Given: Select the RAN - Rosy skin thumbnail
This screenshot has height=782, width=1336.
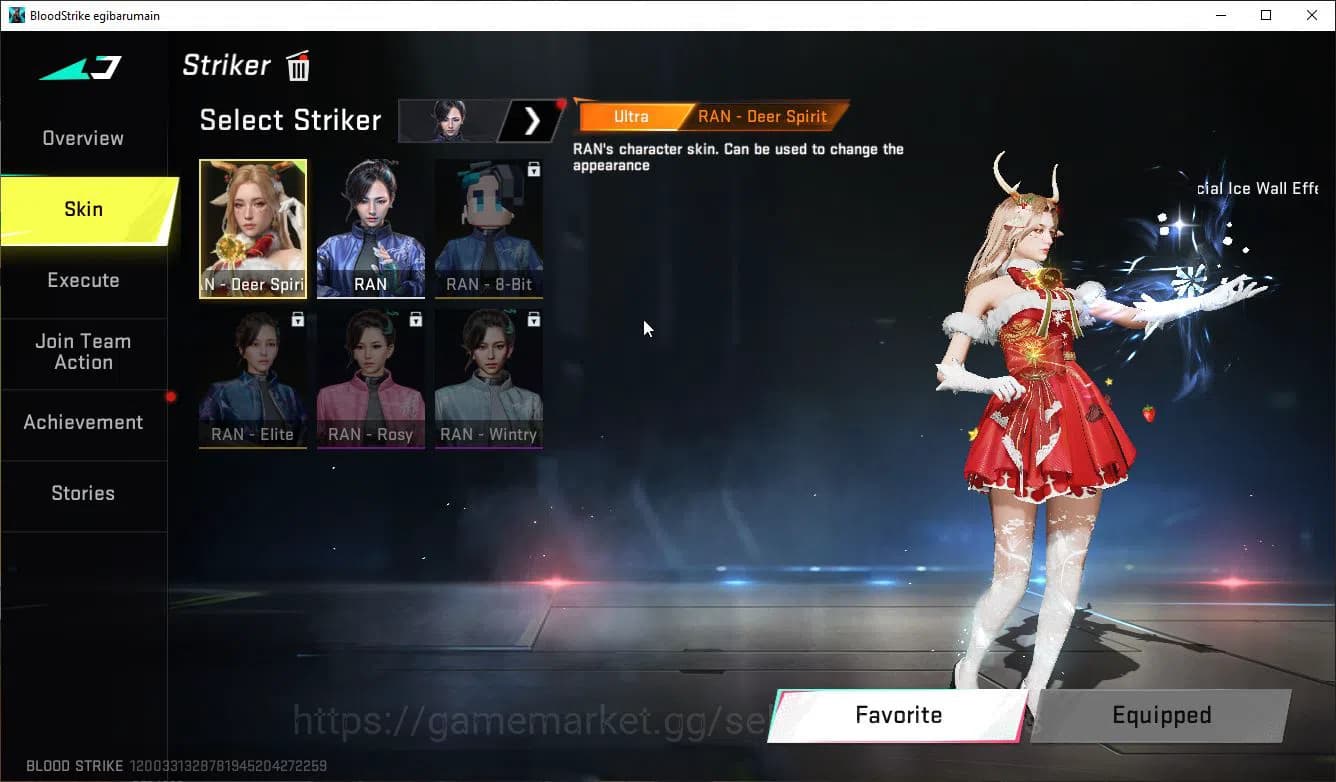Looking at the screenshot, I should coord(370,378).
